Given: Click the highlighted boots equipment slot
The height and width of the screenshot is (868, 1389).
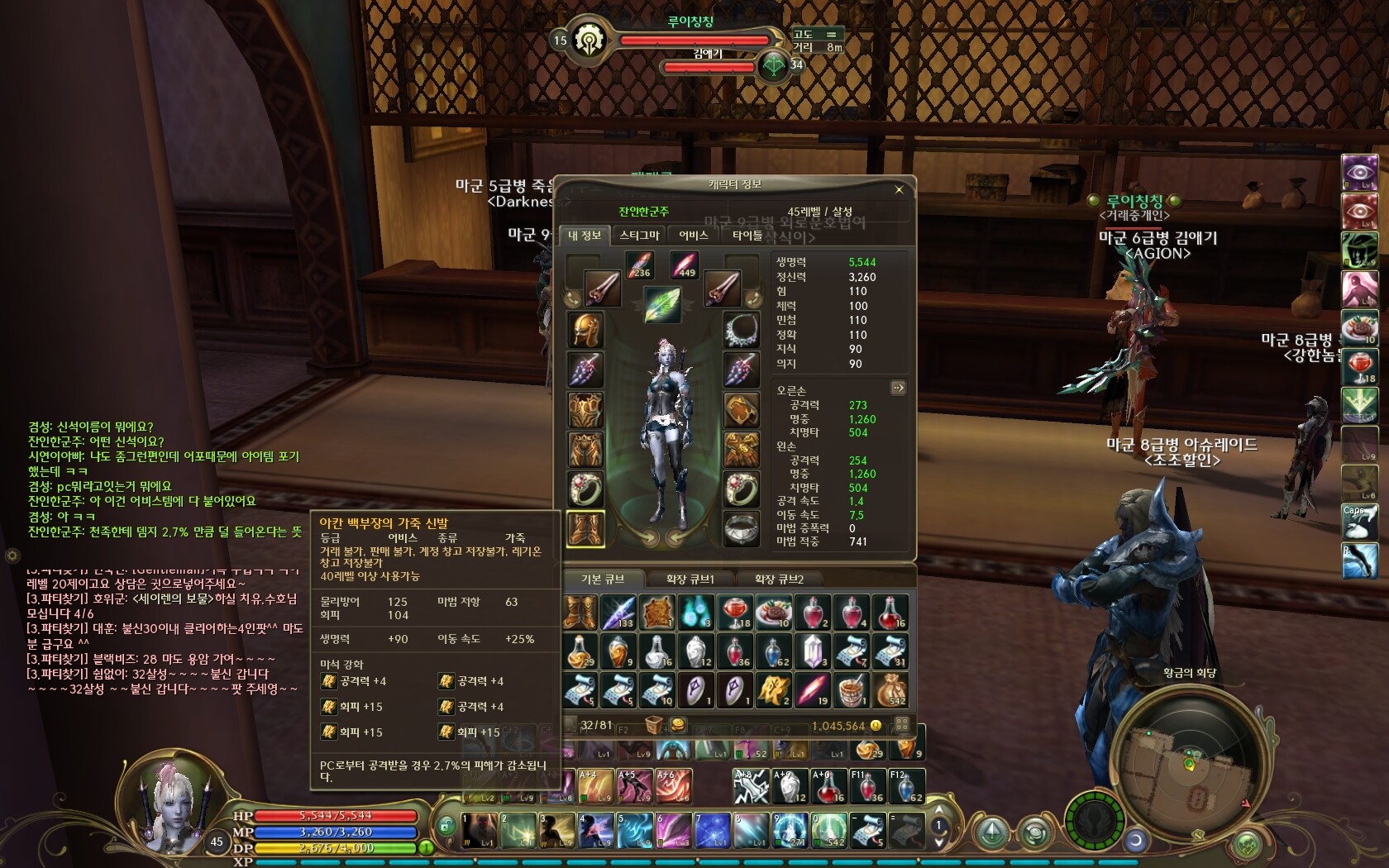Looking at the screenshot, I should [x=586, y=529].
